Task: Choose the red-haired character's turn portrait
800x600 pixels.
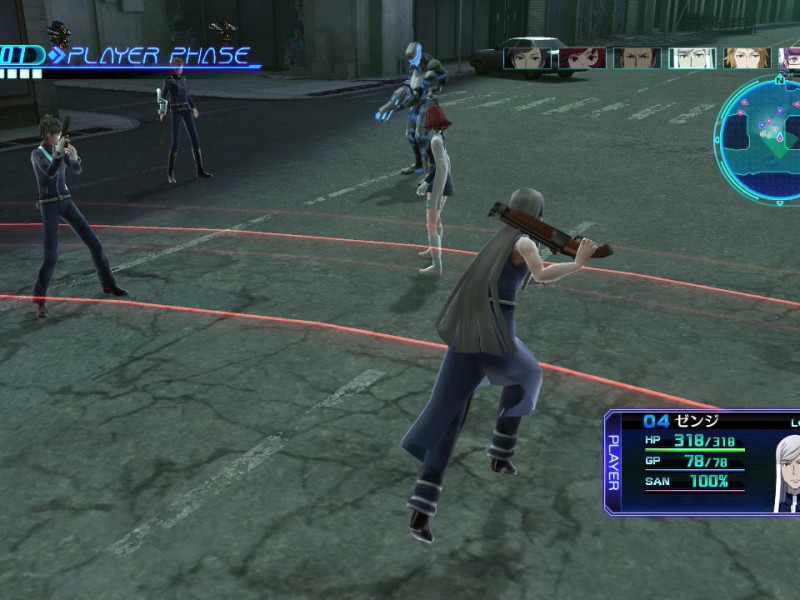Action: point(582,58)
